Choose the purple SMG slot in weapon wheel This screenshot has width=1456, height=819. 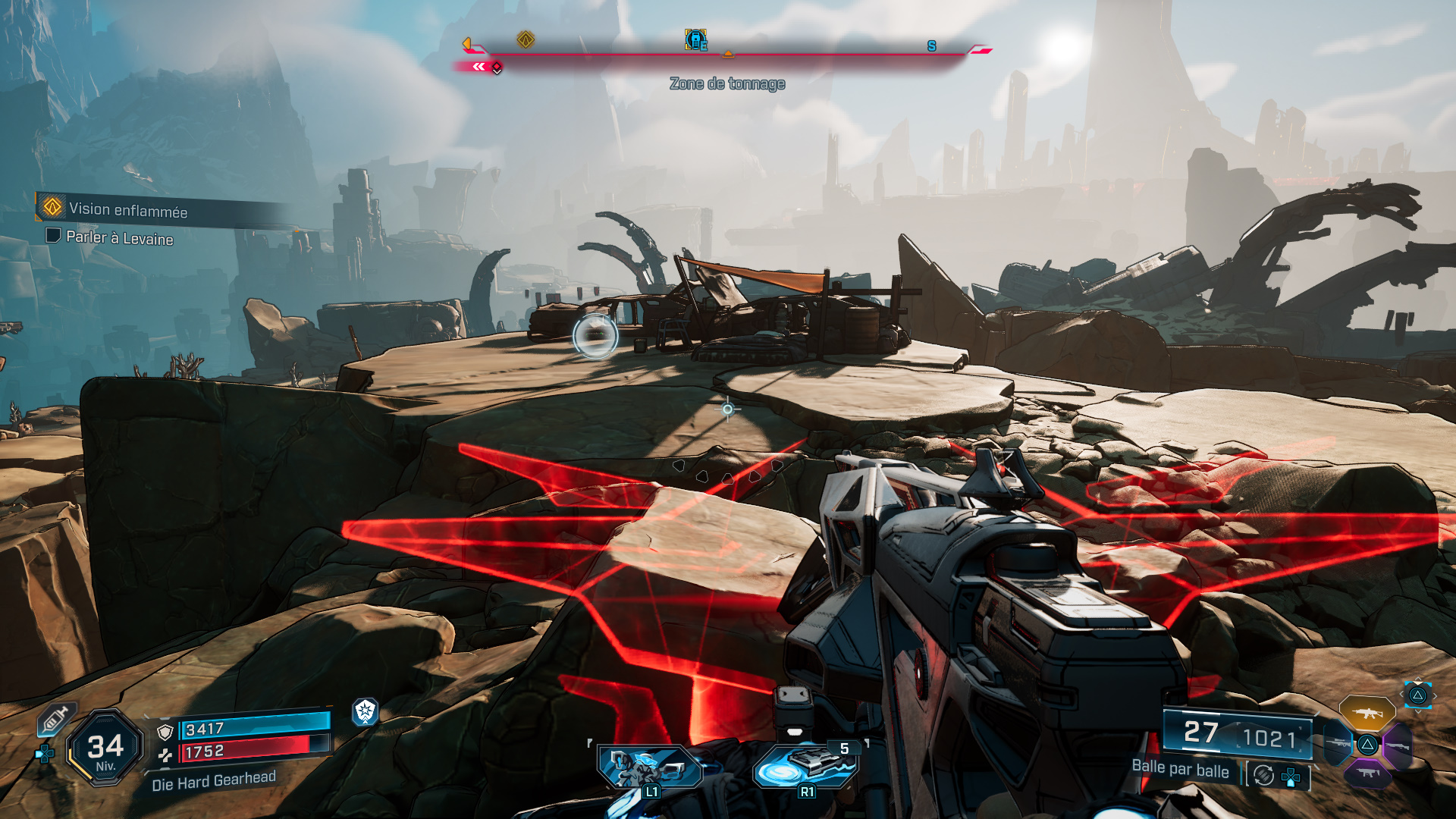(1367, 773)
